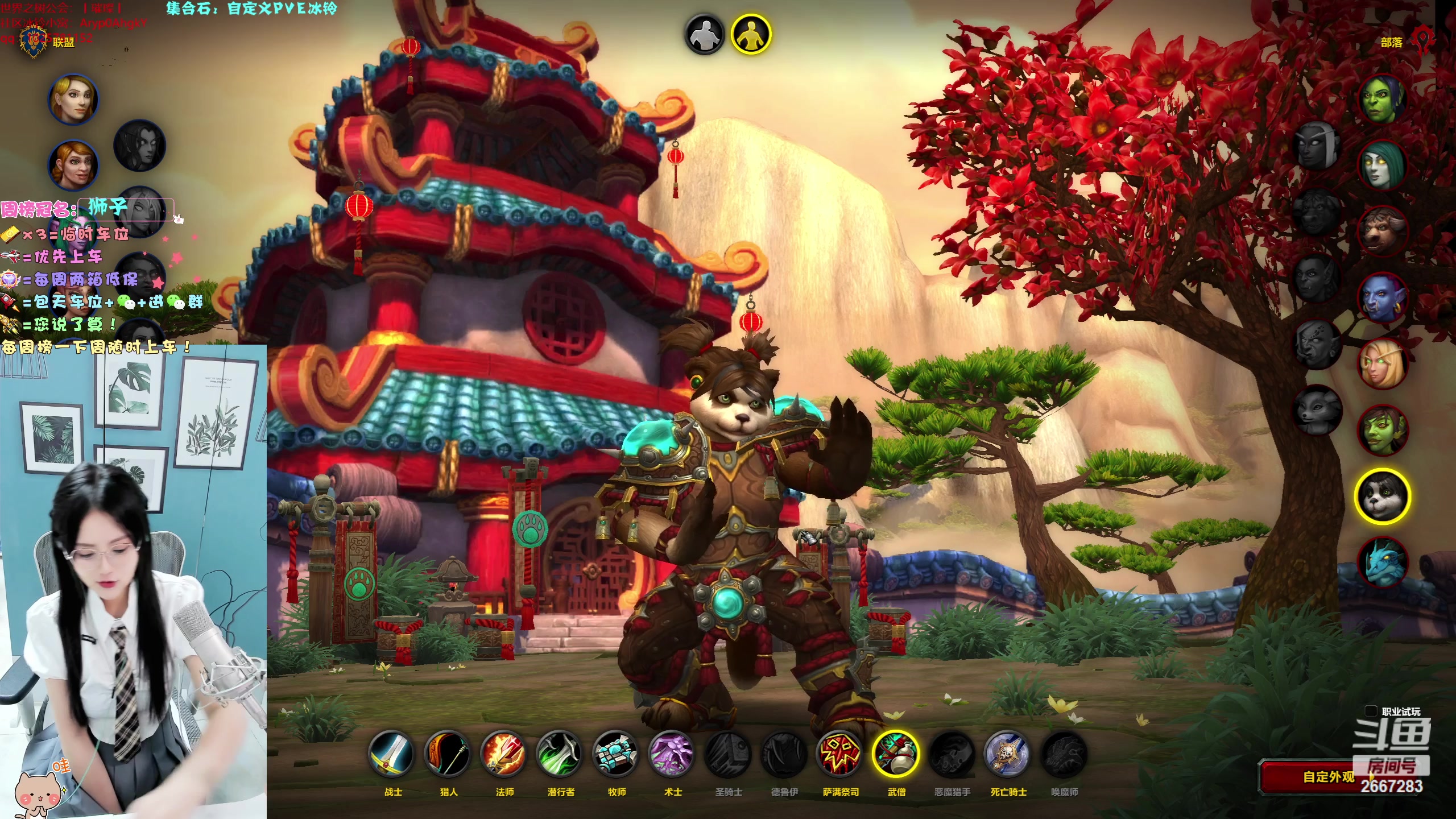Switch to the Warlock (术士) class
The image size is (1456, 819).
(672, 754)
